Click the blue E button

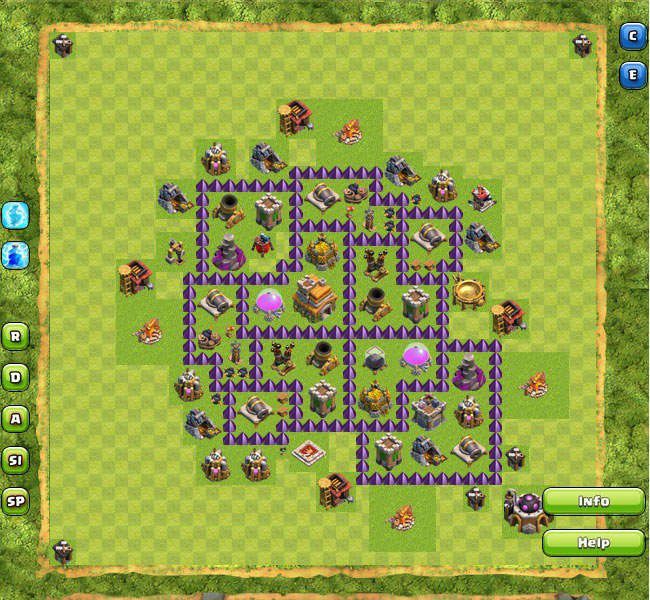click(632, 74)
